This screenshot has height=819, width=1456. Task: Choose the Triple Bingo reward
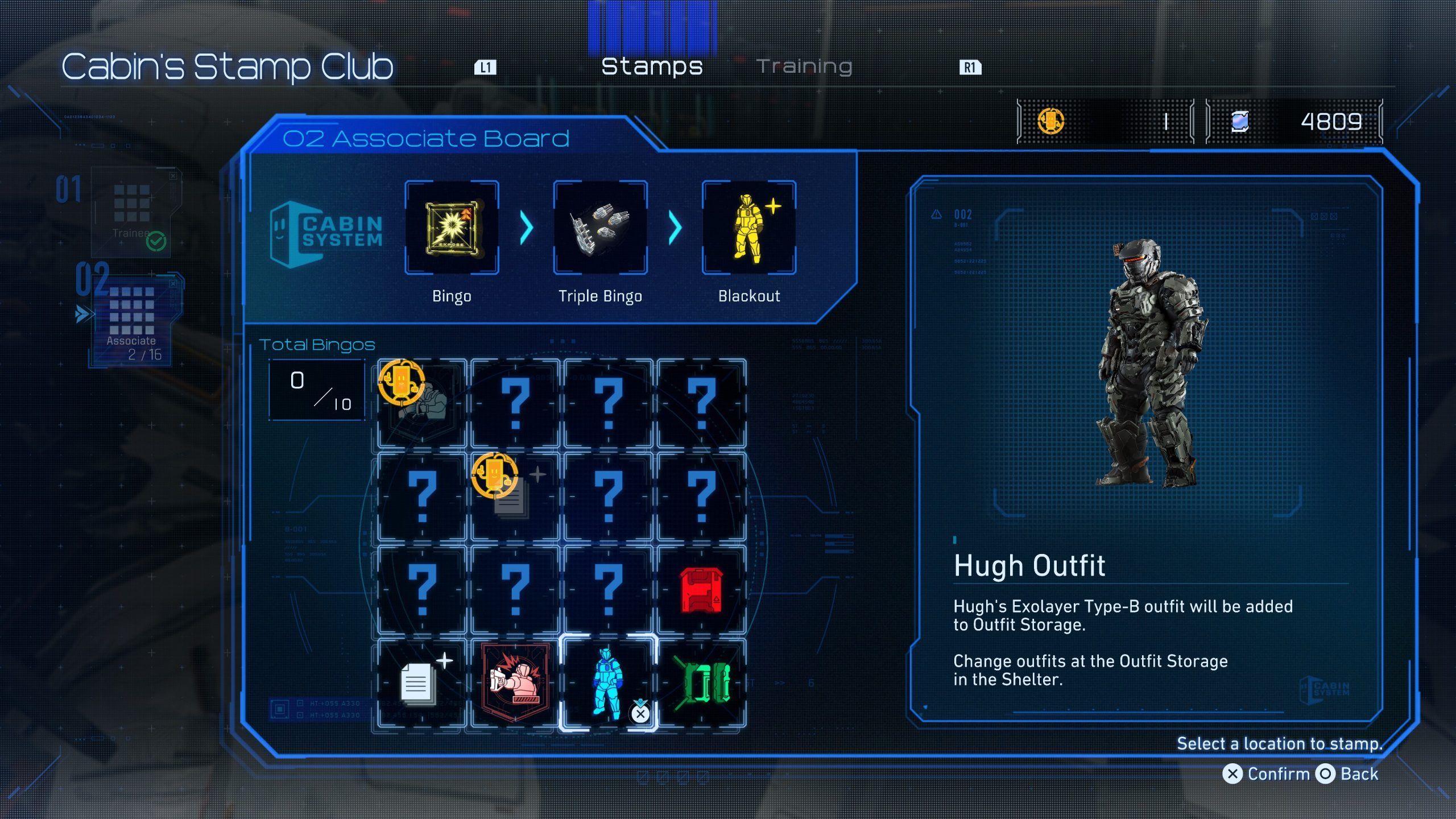[600, 227]
